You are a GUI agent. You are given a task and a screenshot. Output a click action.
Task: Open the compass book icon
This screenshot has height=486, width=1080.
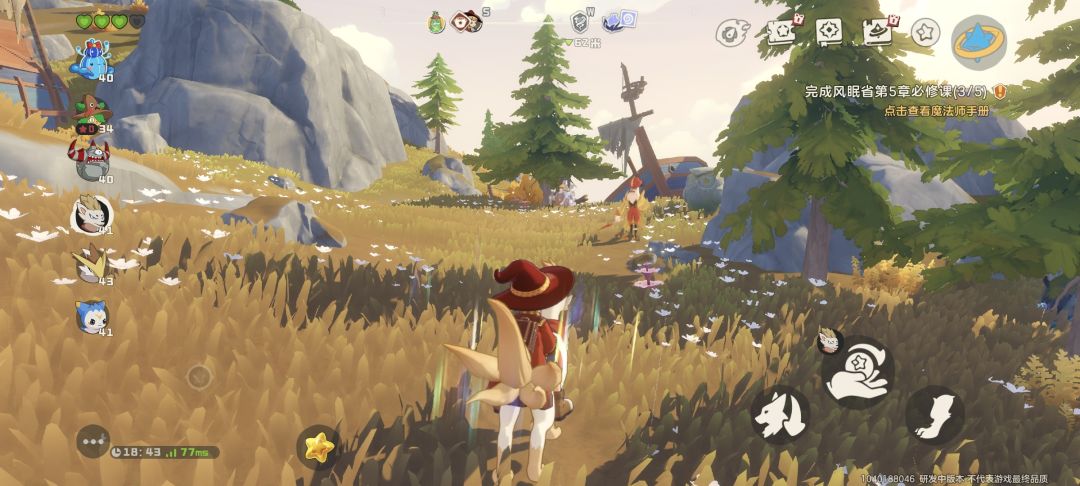[829, 32]
